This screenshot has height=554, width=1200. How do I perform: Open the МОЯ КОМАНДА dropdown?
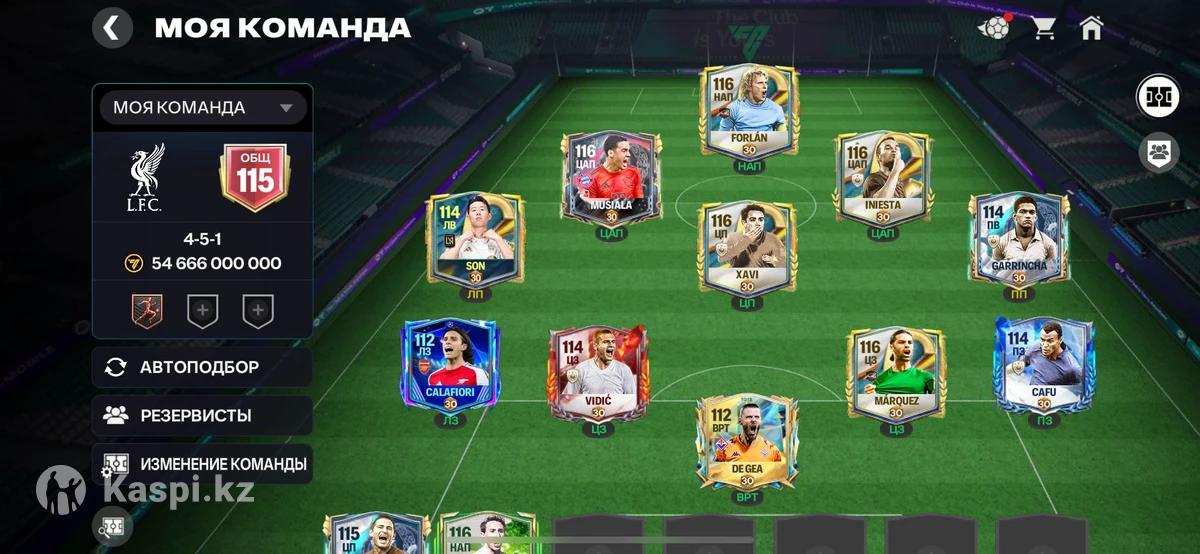coord(202,108)
